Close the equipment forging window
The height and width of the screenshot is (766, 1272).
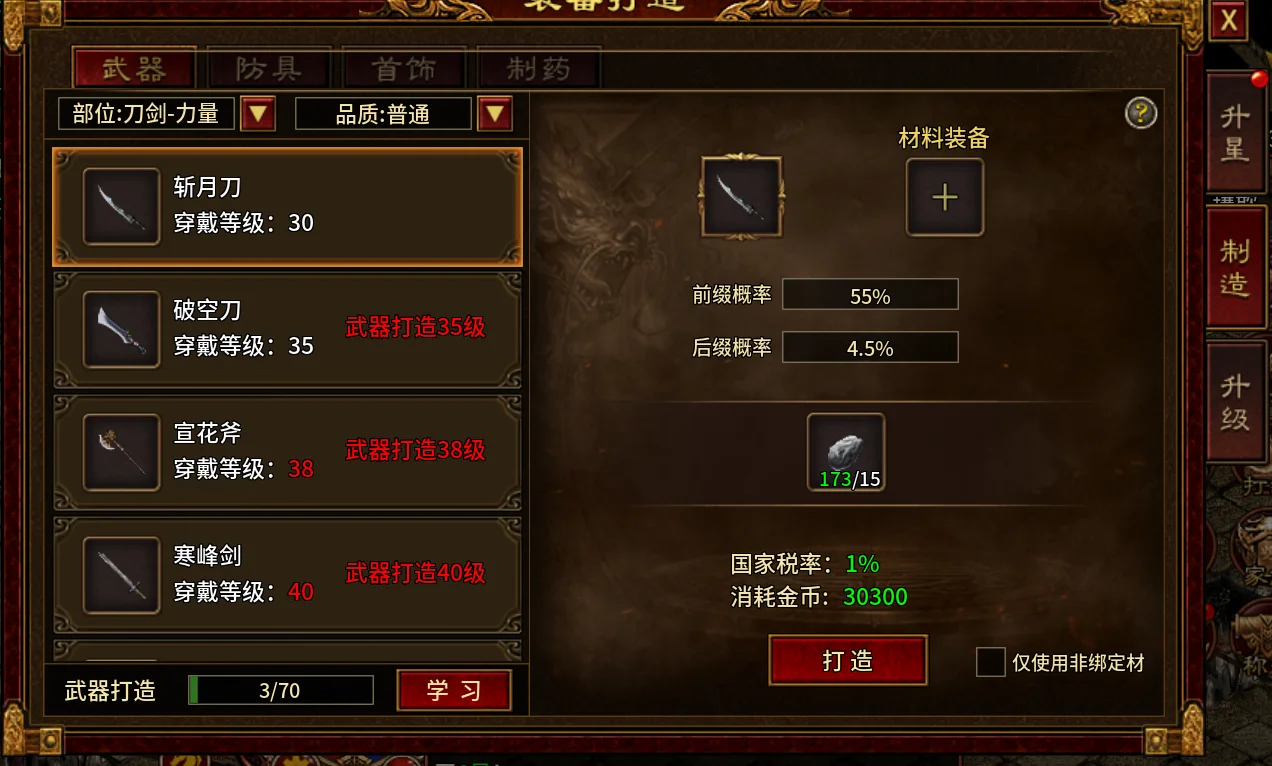(x=1229, y=22)
